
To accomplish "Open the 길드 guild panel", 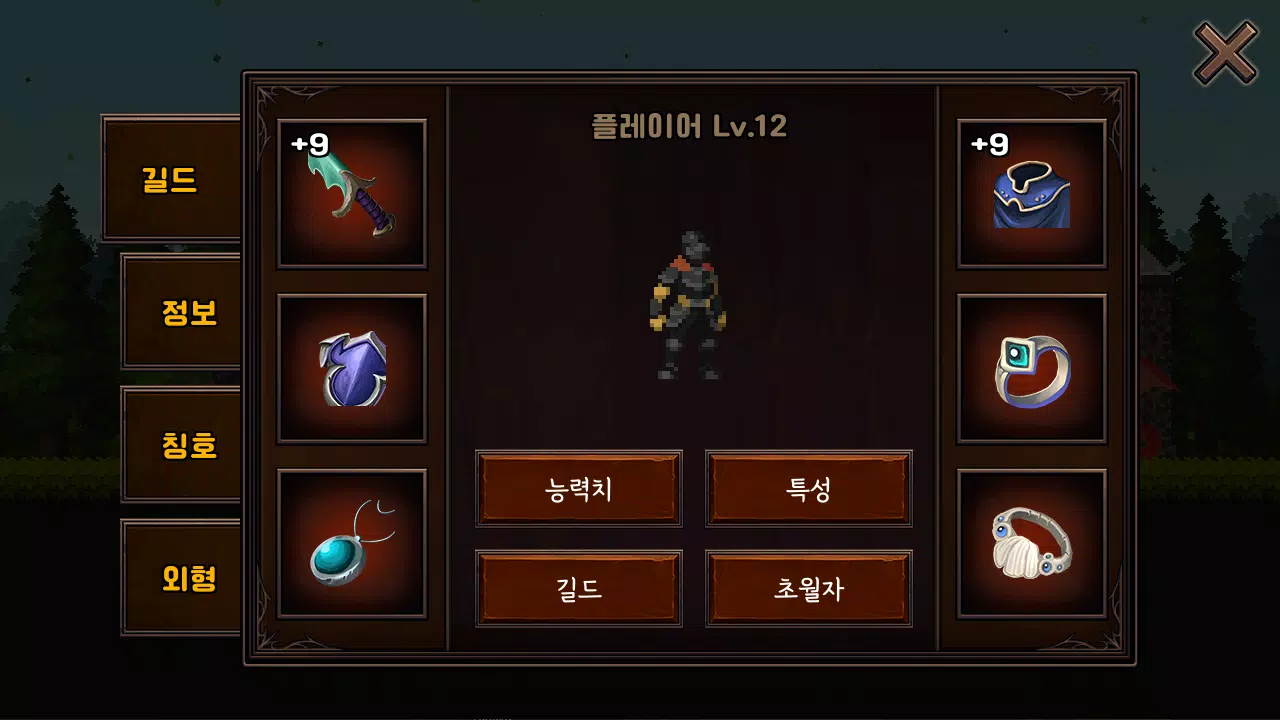I will click(579, 588).
